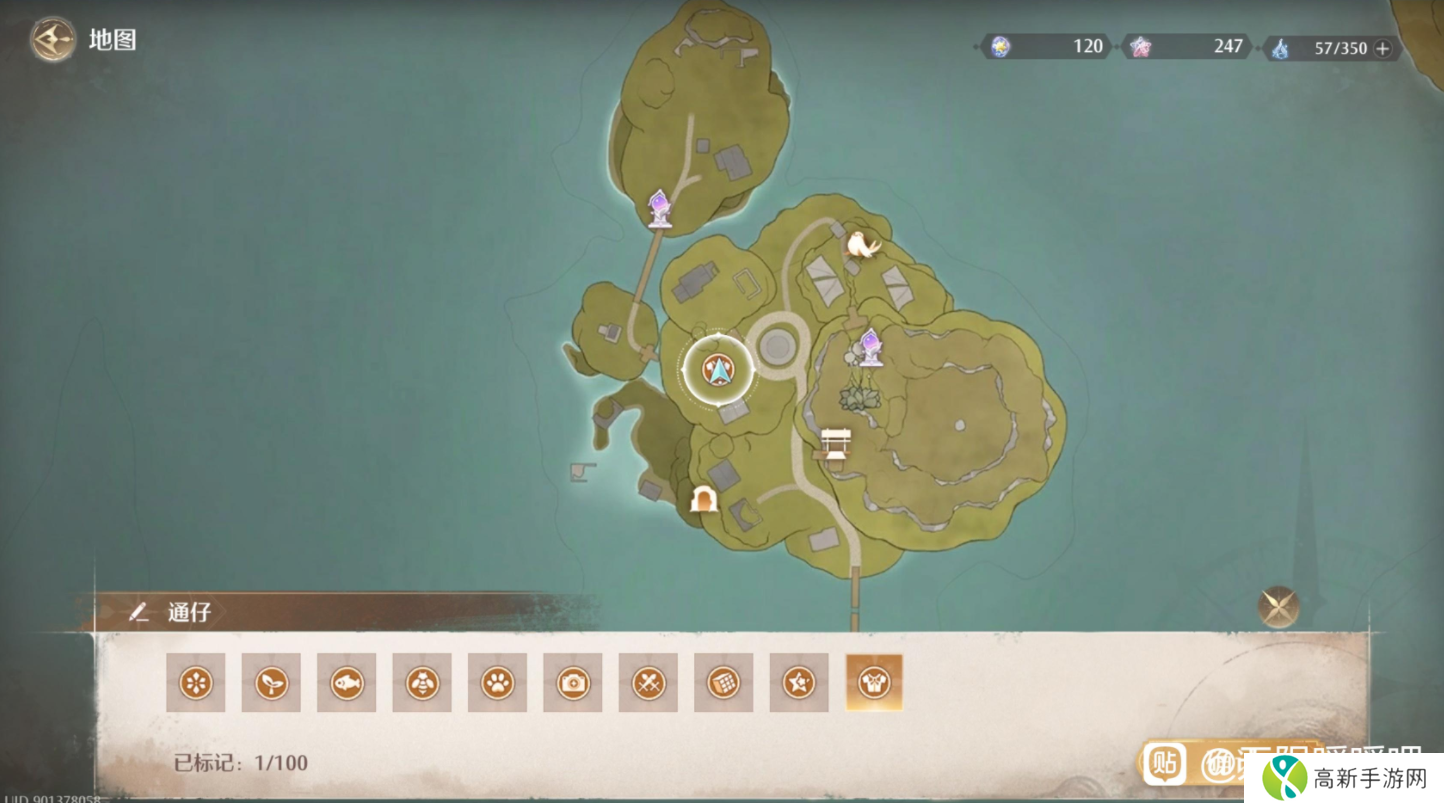
Task: Click the northern purple warp spire marker
Action: (659, 208)
